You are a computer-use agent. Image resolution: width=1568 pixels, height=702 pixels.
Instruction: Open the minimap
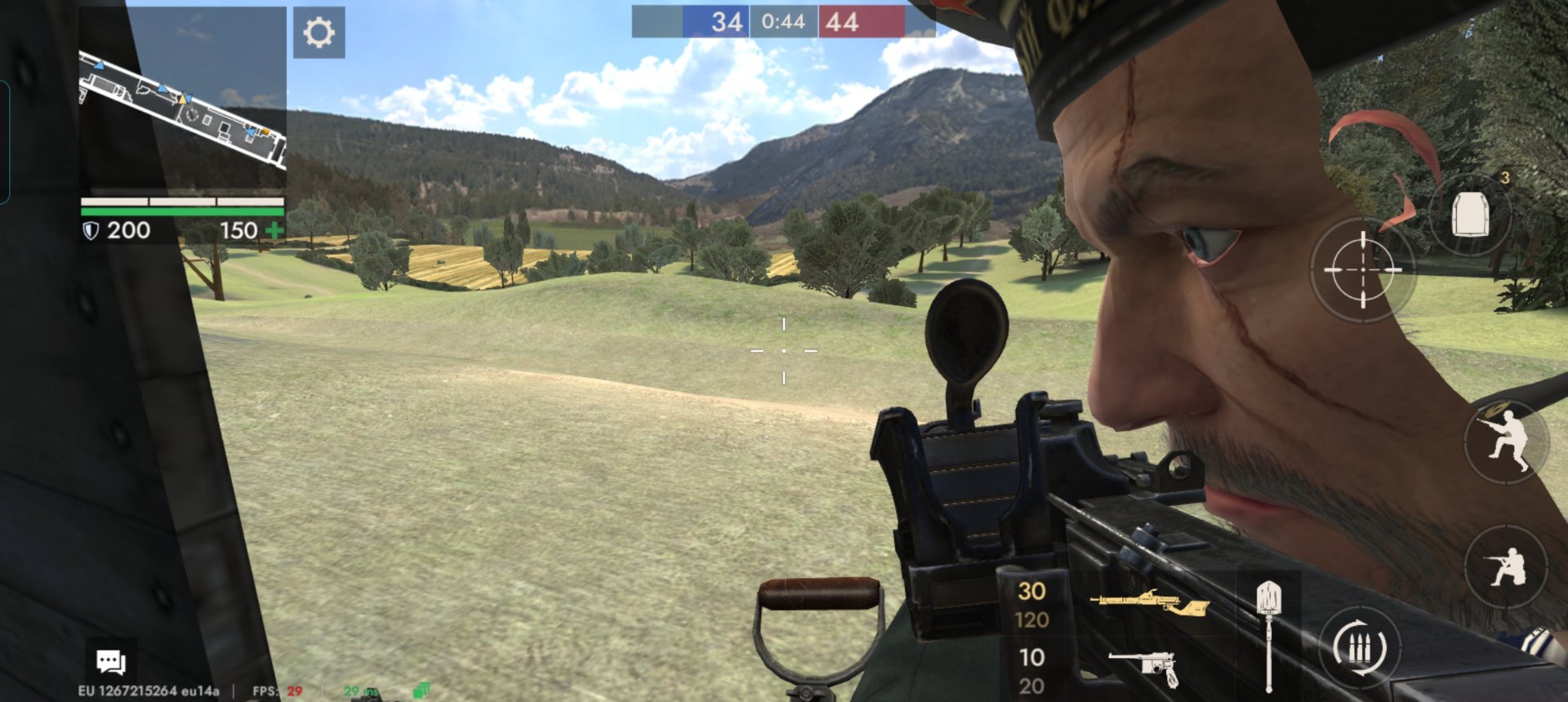183,98
